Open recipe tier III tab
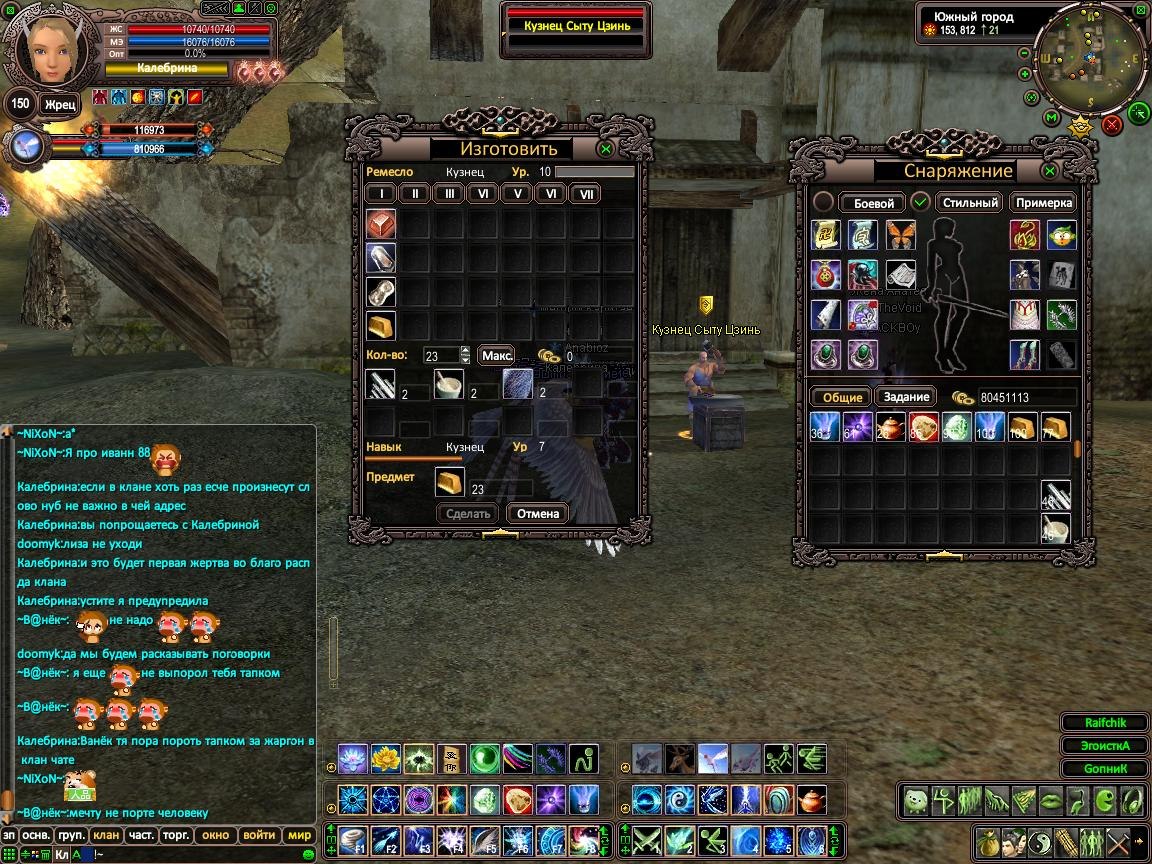The image size is (1152, 864). (449, 194)
